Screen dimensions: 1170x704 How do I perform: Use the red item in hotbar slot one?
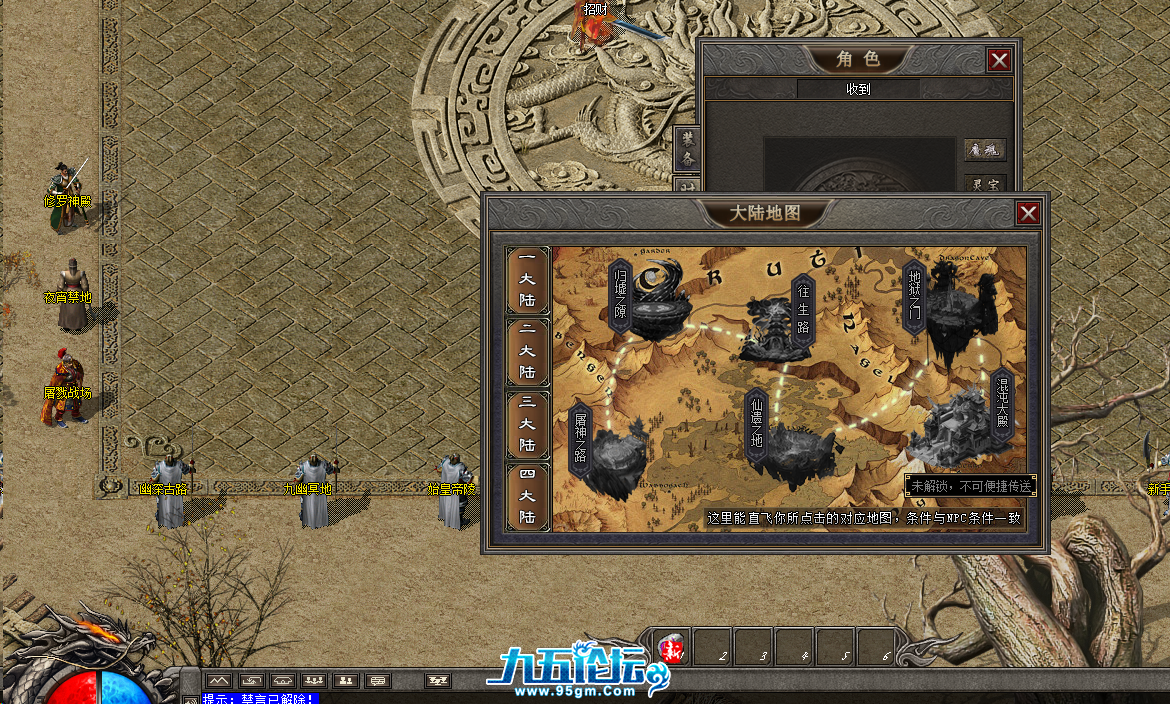(672, 648)
